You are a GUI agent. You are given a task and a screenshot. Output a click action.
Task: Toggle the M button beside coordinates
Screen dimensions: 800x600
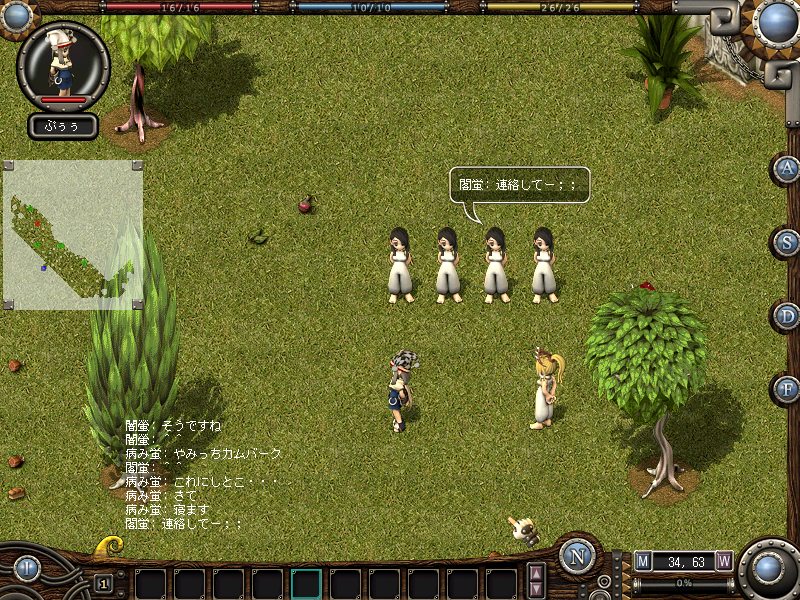[643, 561]
